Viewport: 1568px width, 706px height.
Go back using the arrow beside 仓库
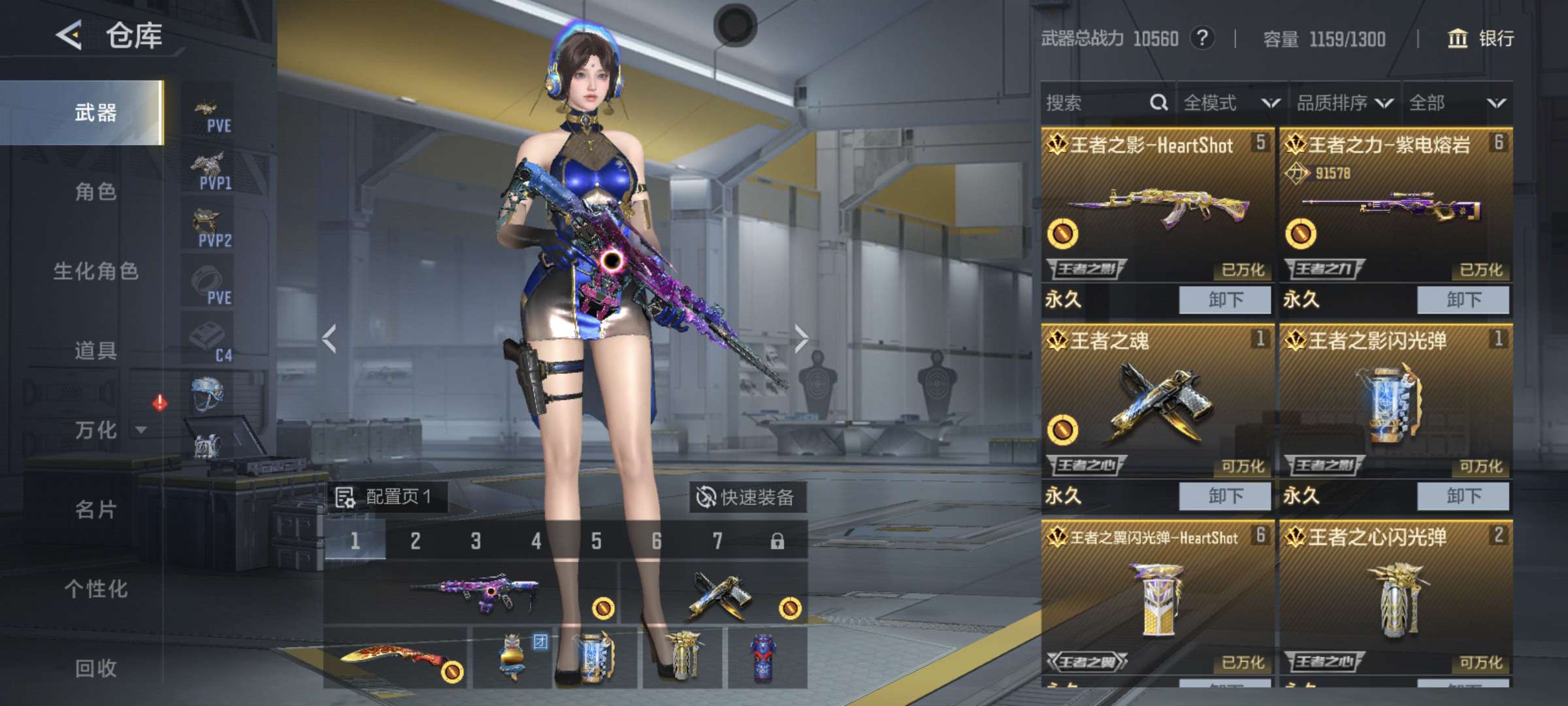[69, 35]
